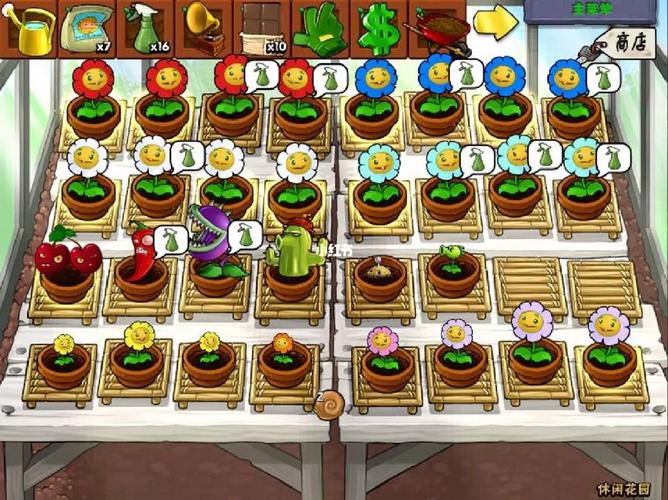Activate the dollar sign sell tool

[378, 28]
